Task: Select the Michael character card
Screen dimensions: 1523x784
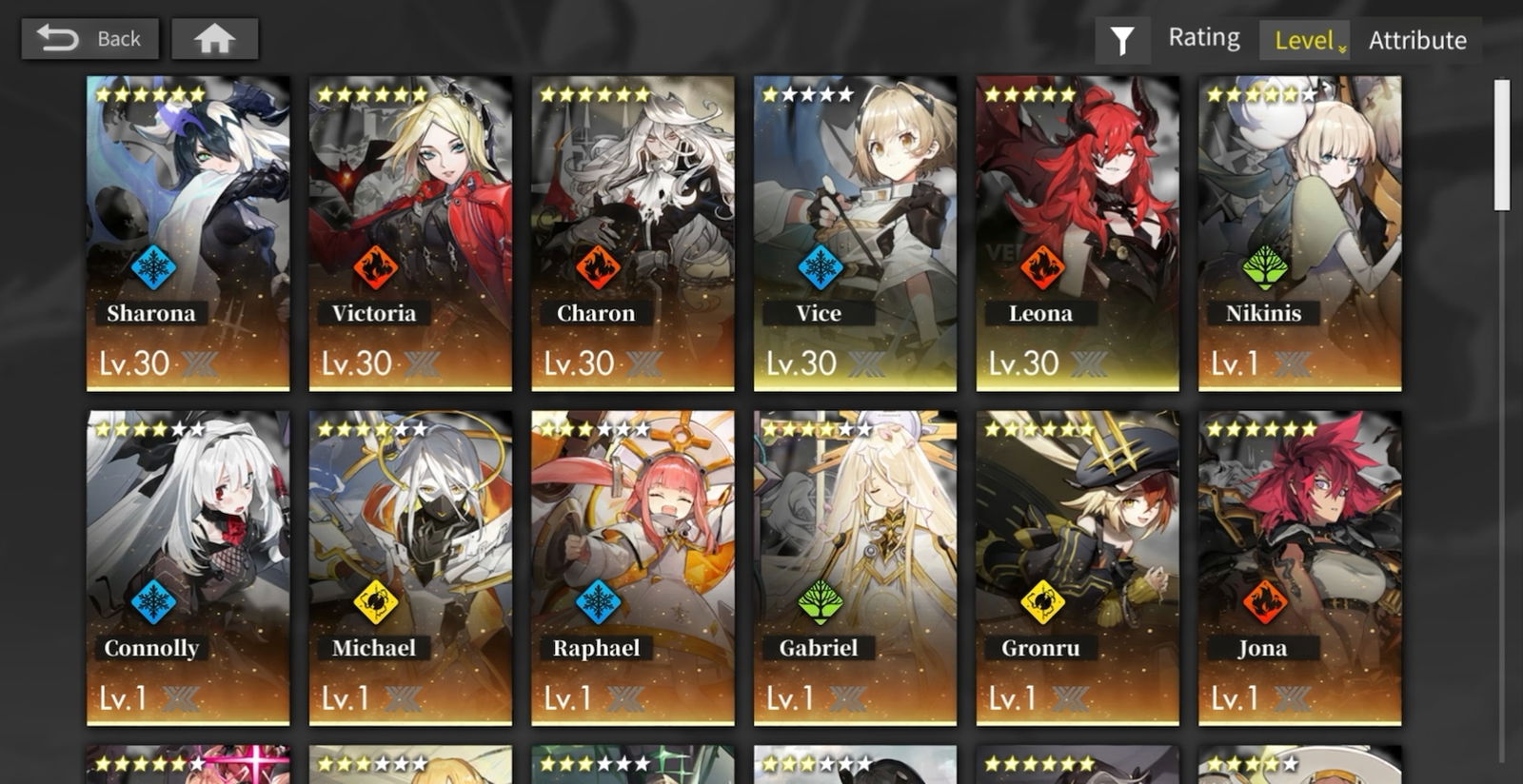Action: pyautogui.click(x=410, y=567)
